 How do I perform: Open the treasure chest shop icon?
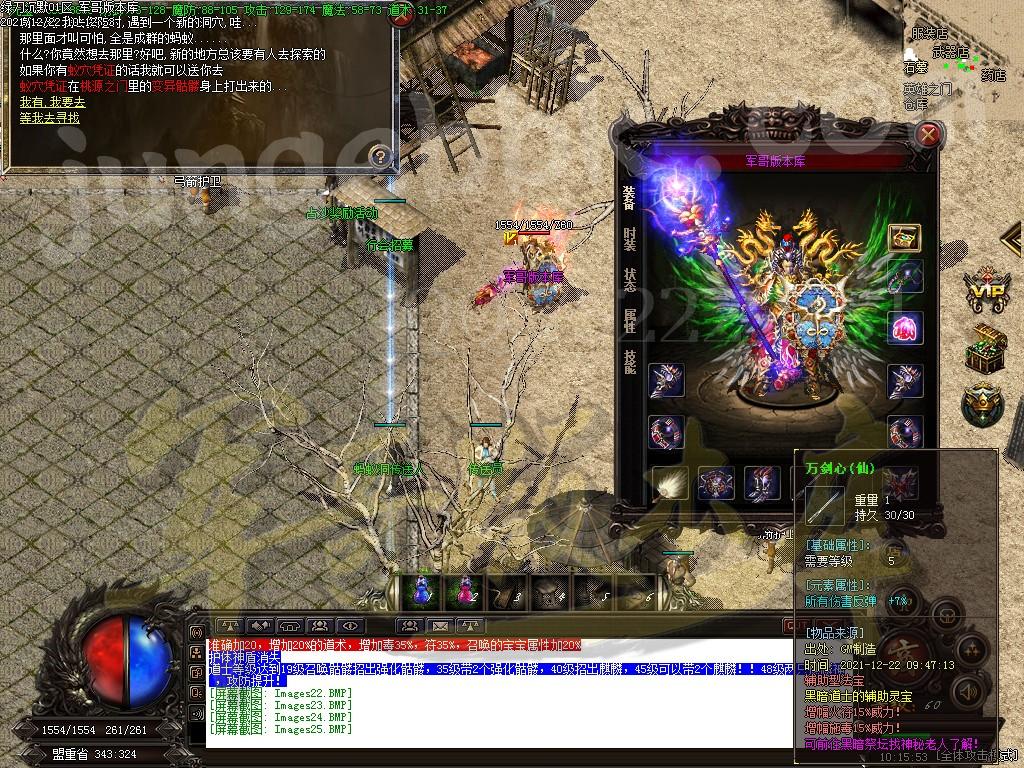tap(985, 348)
